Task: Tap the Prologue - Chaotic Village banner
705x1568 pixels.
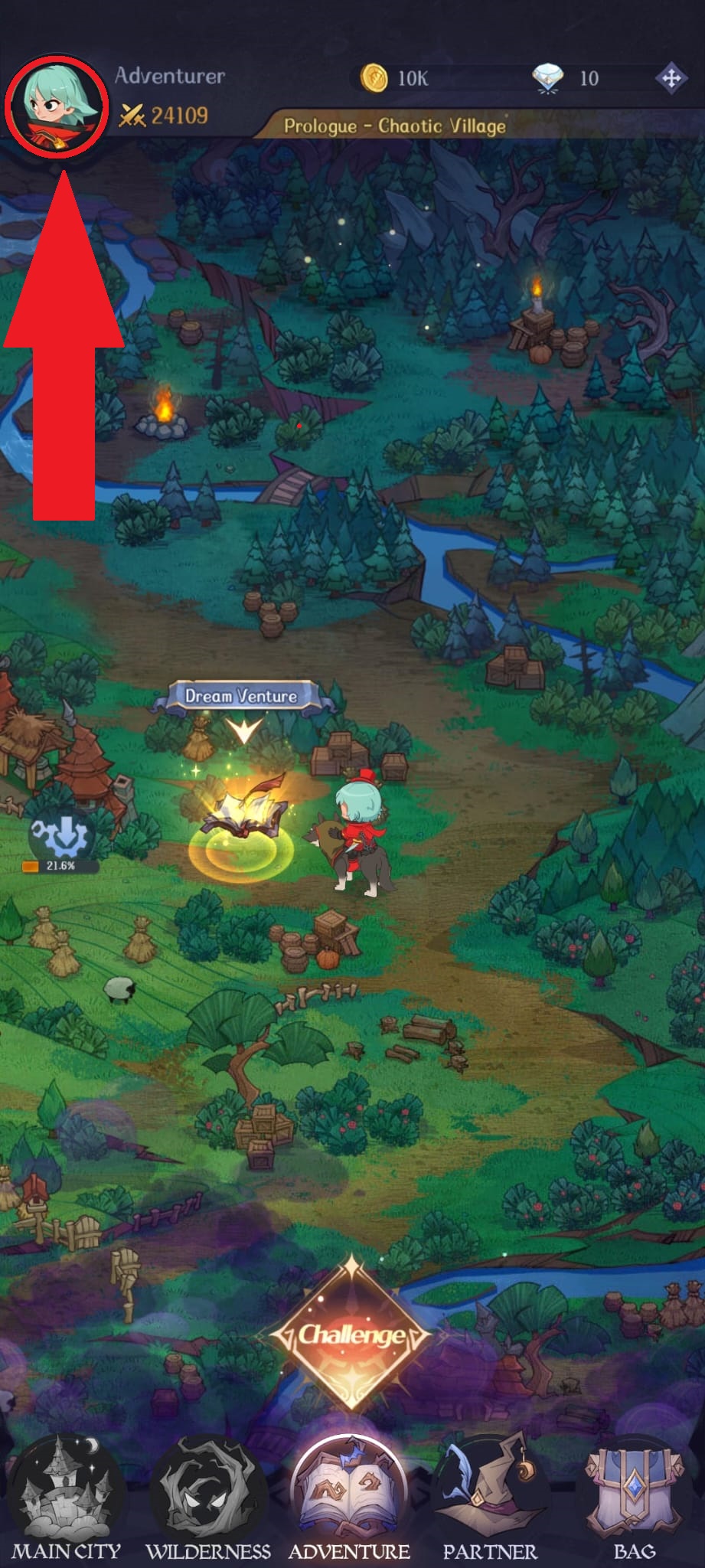Action: (394, 126)
